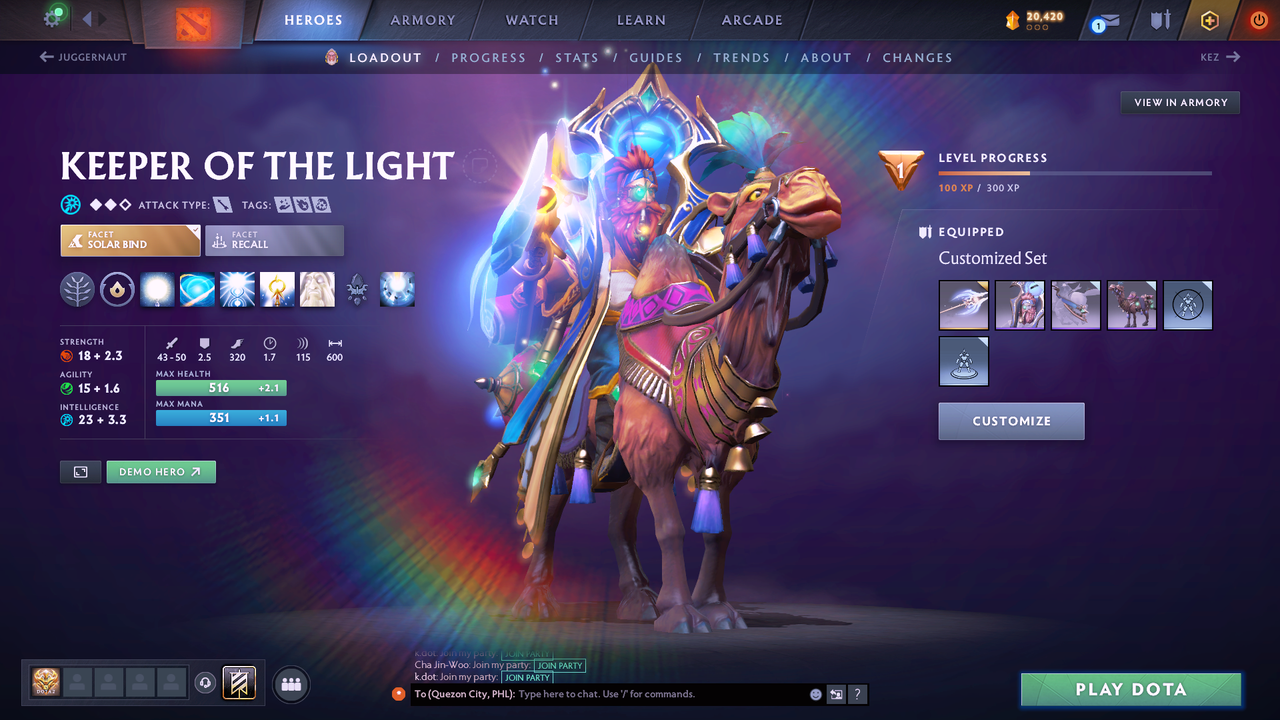Click the Level Progress XP bar
The height and width of the screenshot is (720, 1280).
(1075, 172)
